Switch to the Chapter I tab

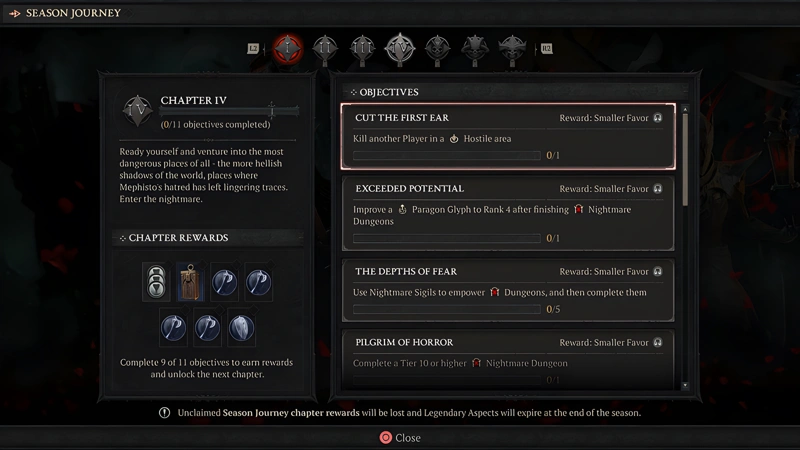pyautogui.click(x=288, y=47)
